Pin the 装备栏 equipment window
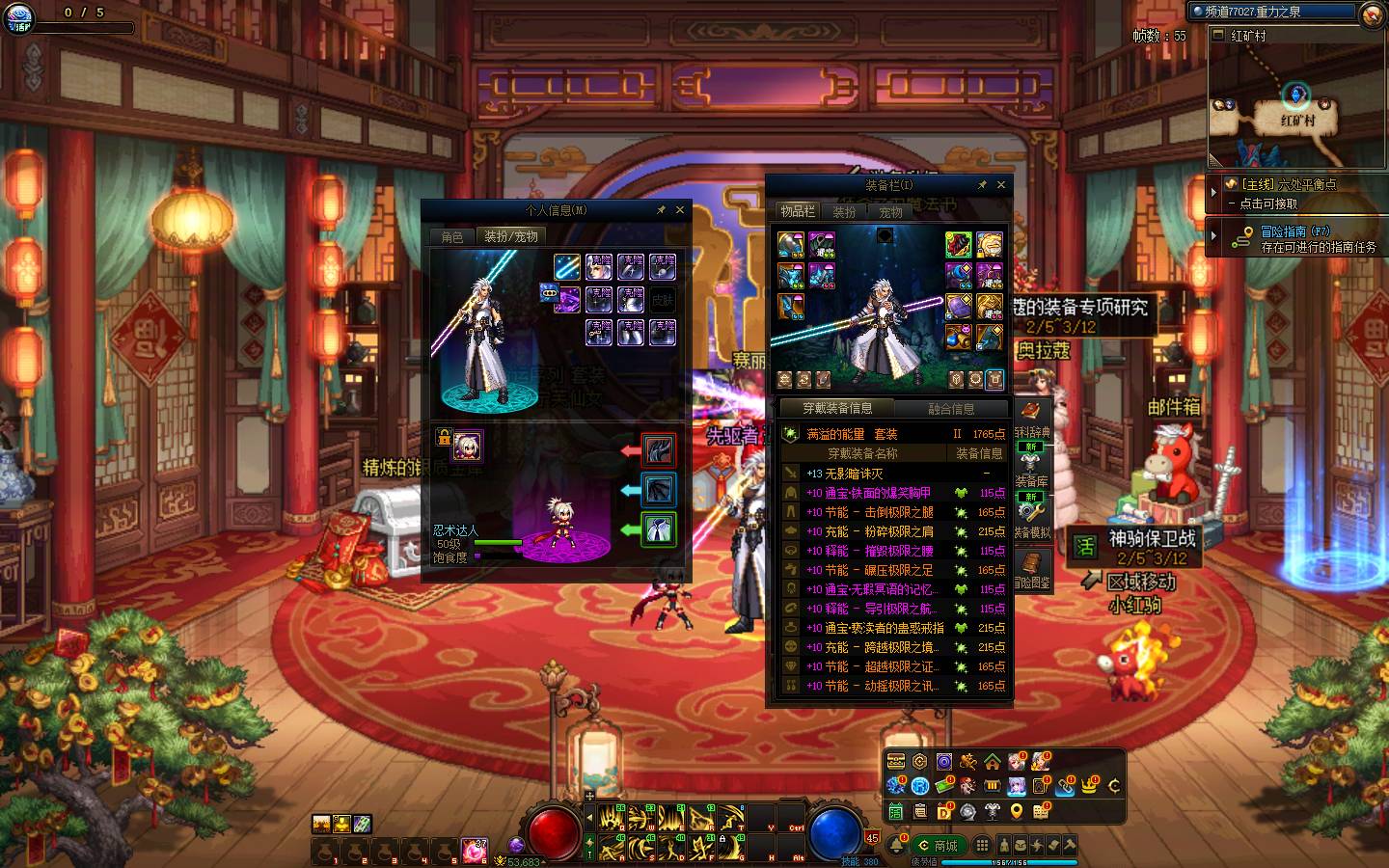 click(x=982, y=184)
